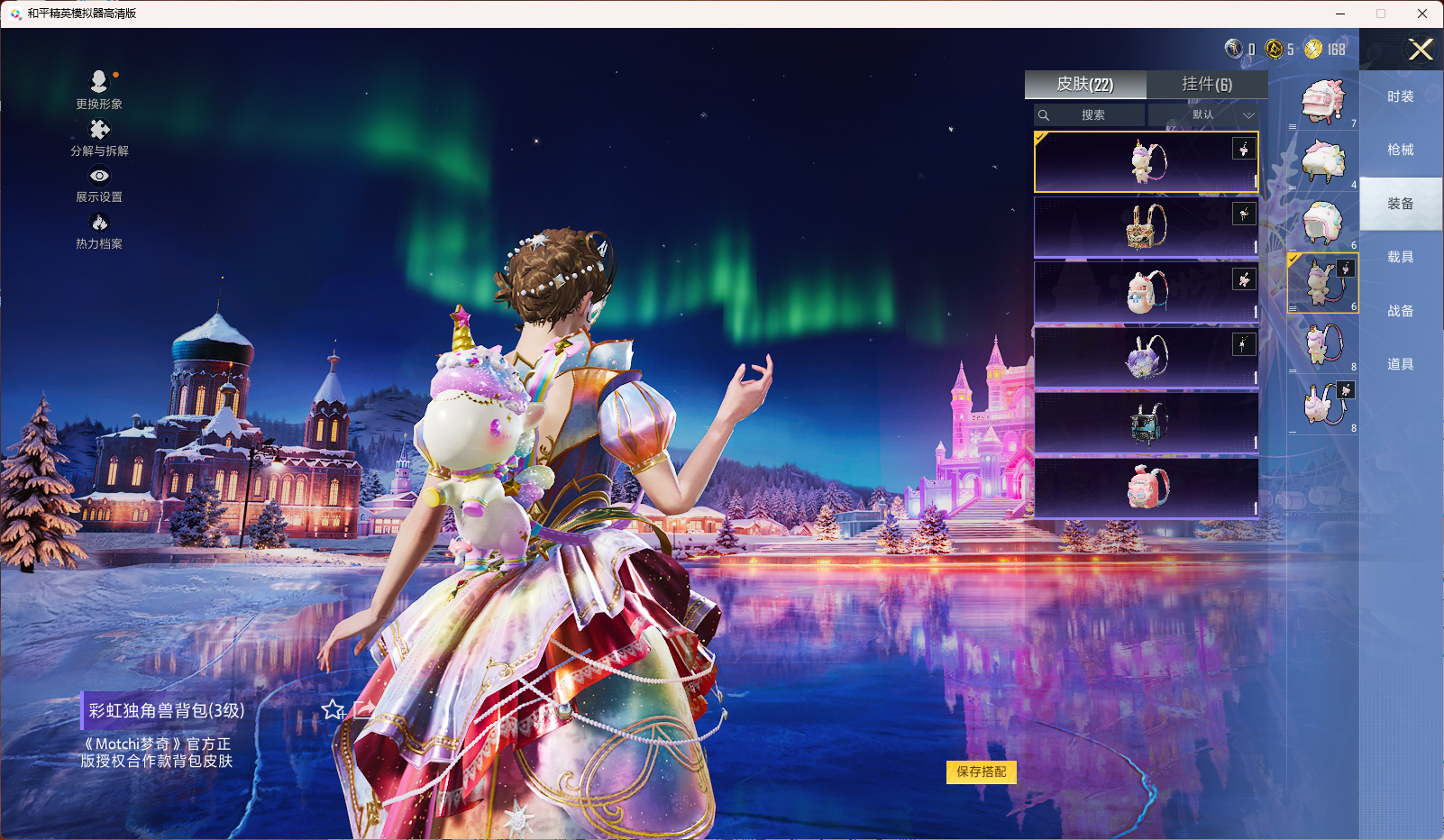Select the golden treasure chest backpack skin

1146,227
